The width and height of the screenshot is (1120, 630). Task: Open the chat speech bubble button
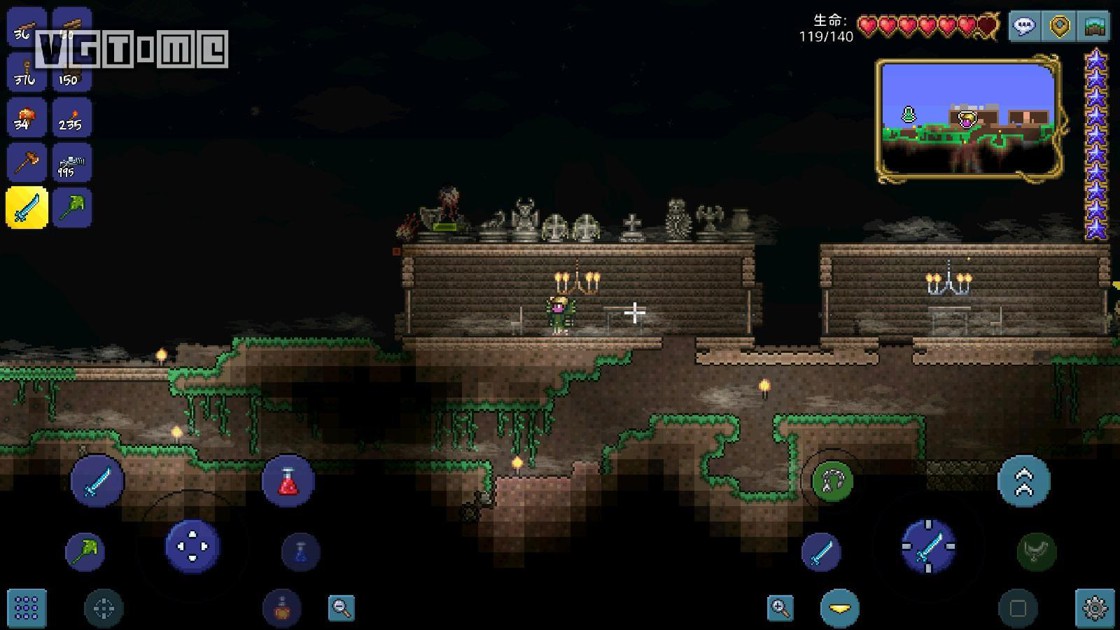coord(1024,27)
